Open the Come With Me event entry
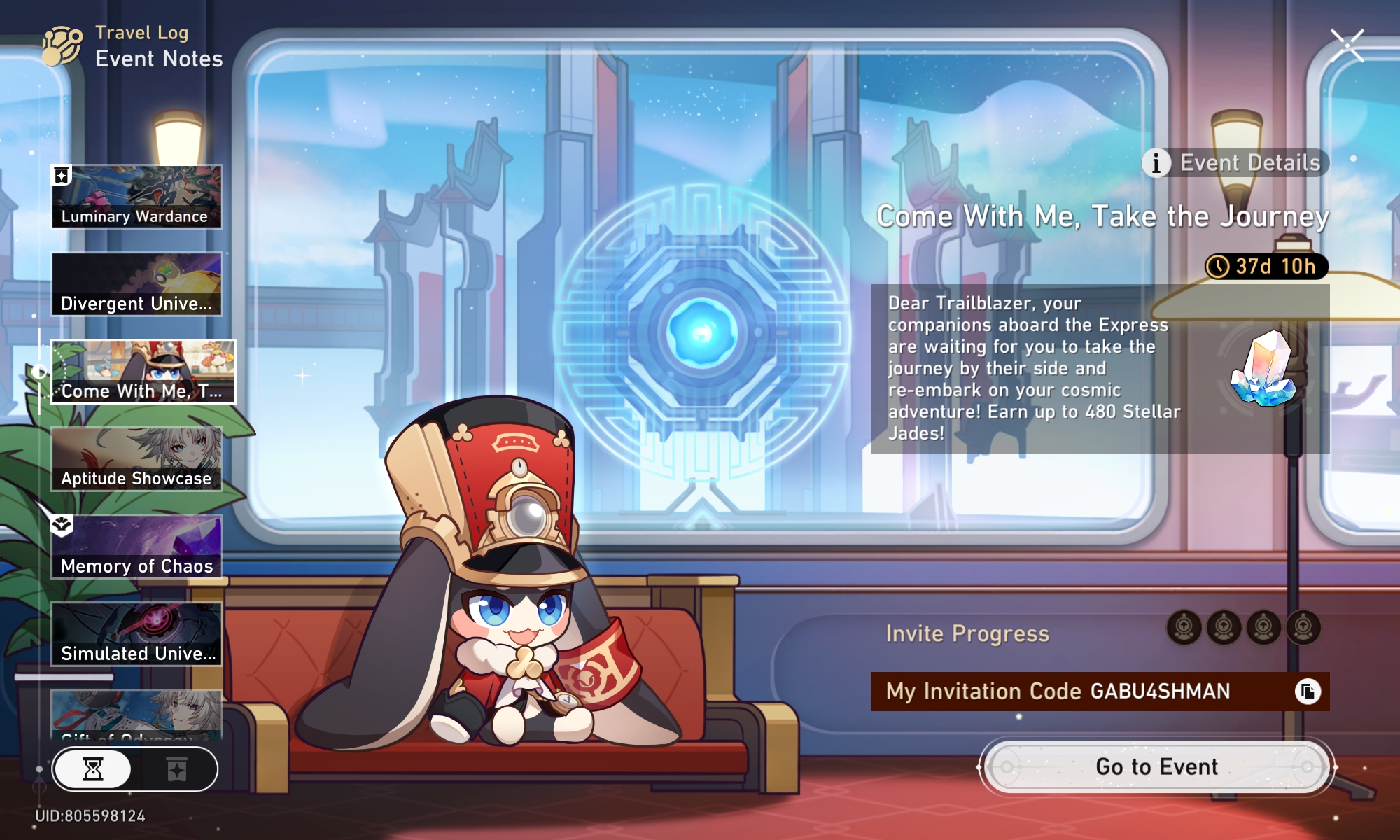 (143, 371)
